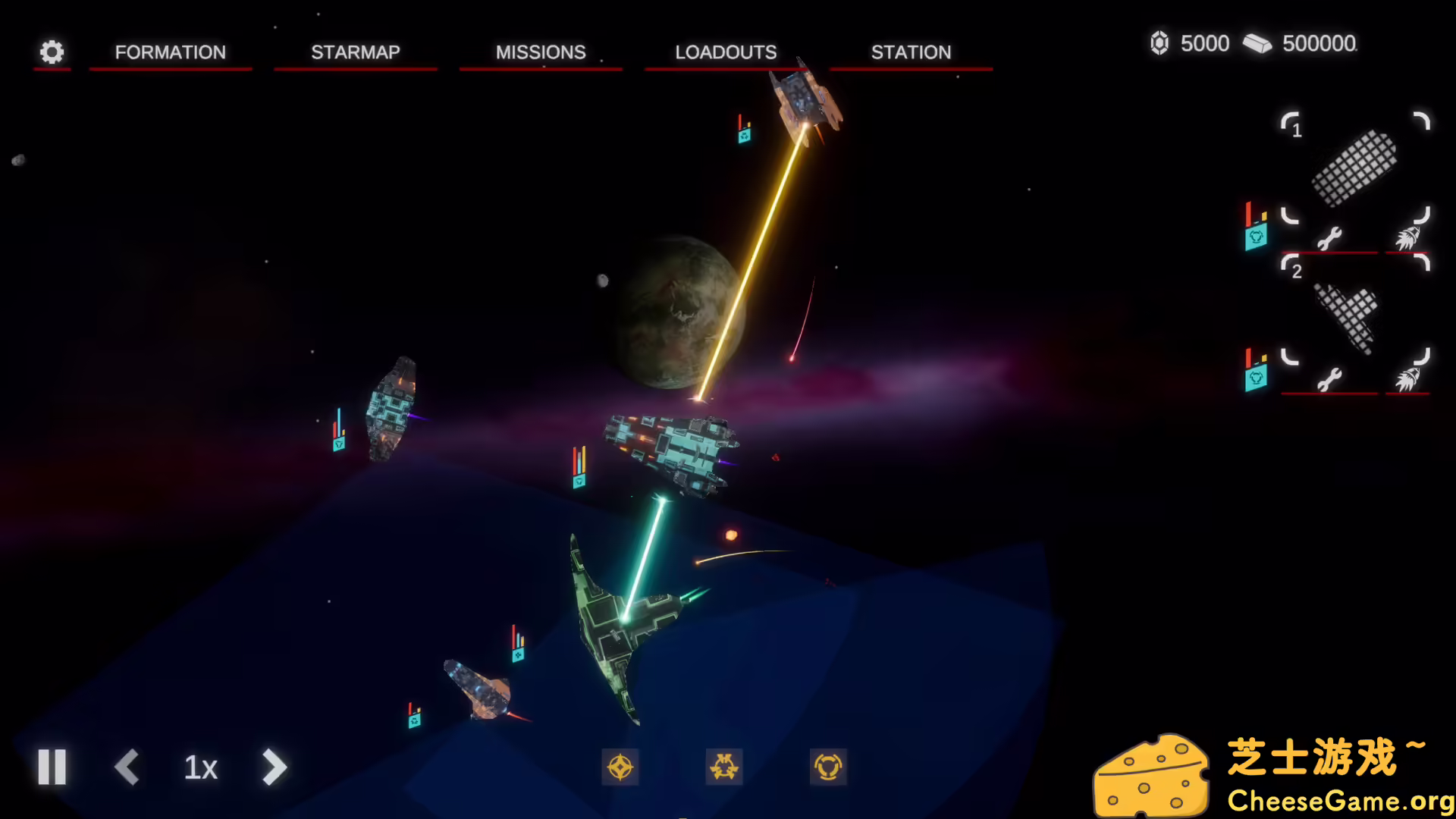Increase game speed with right arrow
Image resolution: width=1456 pixels, height=819 pixels.
[274, 767]
